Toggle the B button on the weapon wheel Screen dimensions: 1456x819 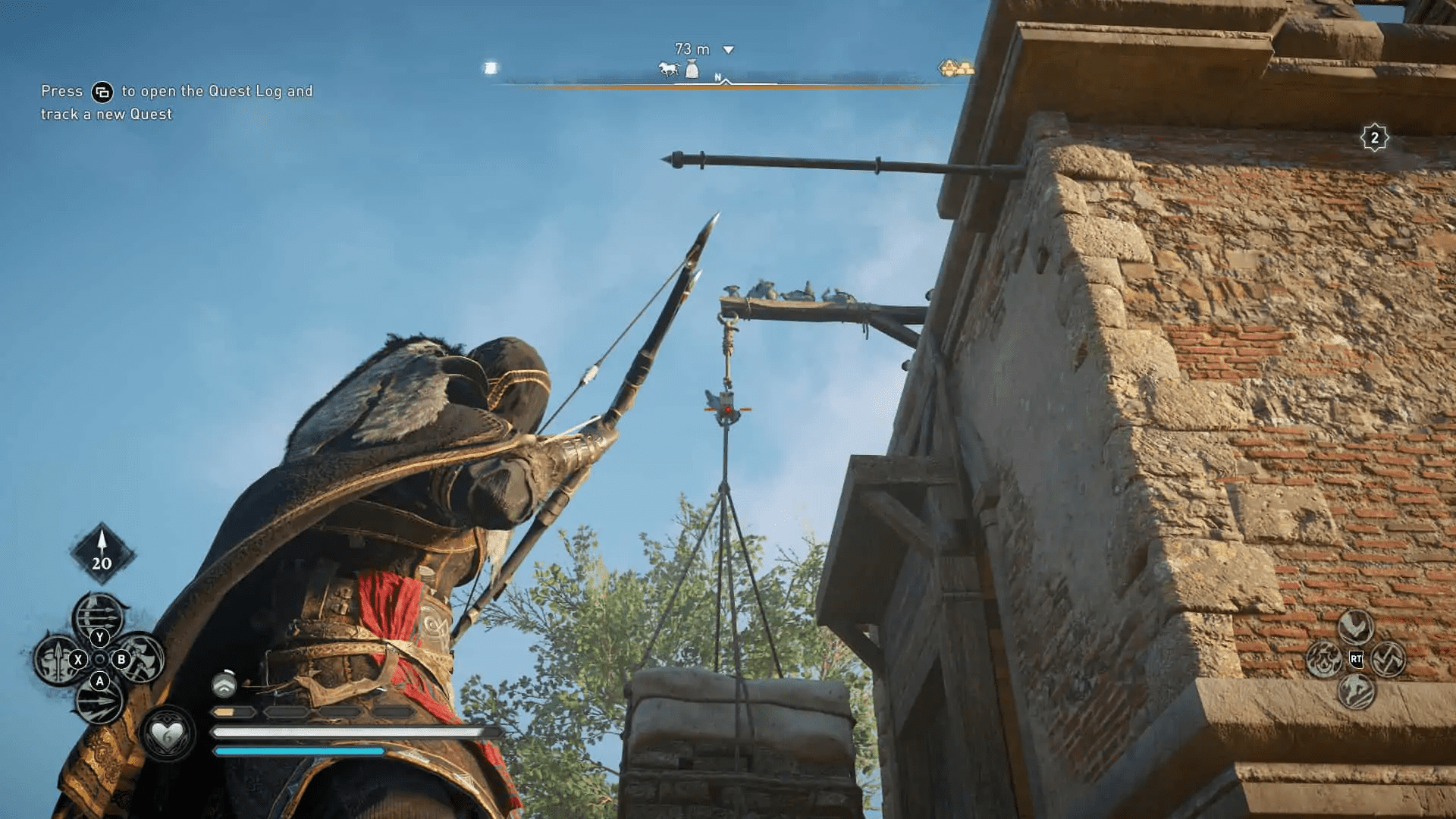click(121, 660)
